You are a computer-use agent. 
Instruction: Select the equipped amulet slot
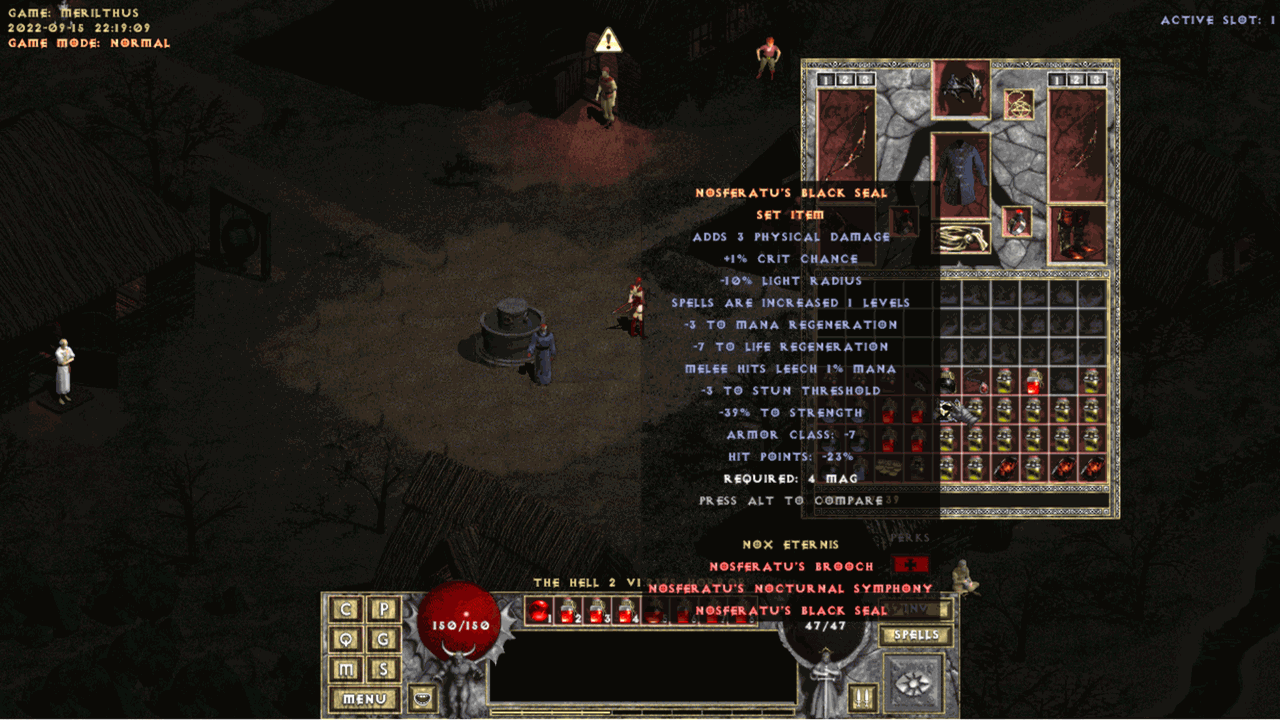tap(1019, 104)
